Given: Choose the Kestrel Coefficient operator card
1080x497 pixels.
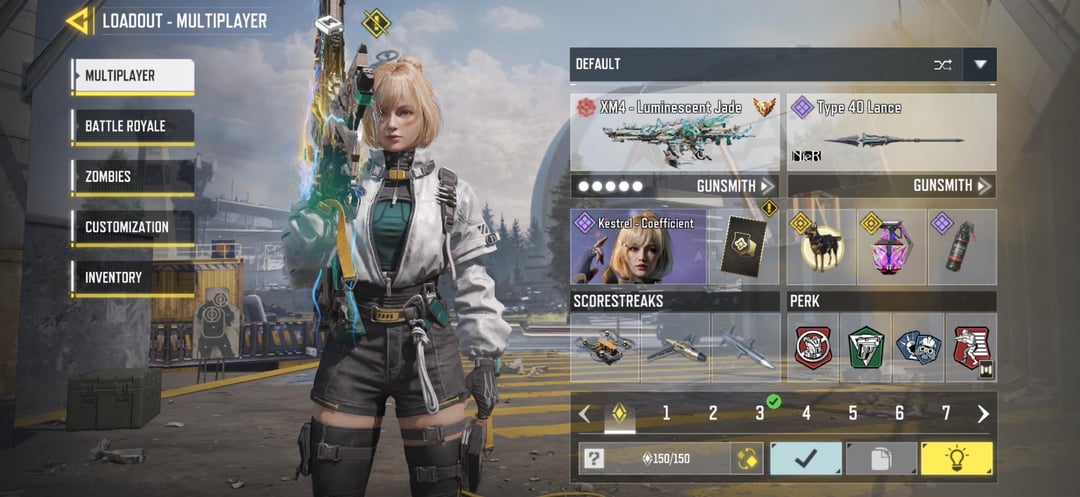Looking at the screenshot, I should pos(638,247).
